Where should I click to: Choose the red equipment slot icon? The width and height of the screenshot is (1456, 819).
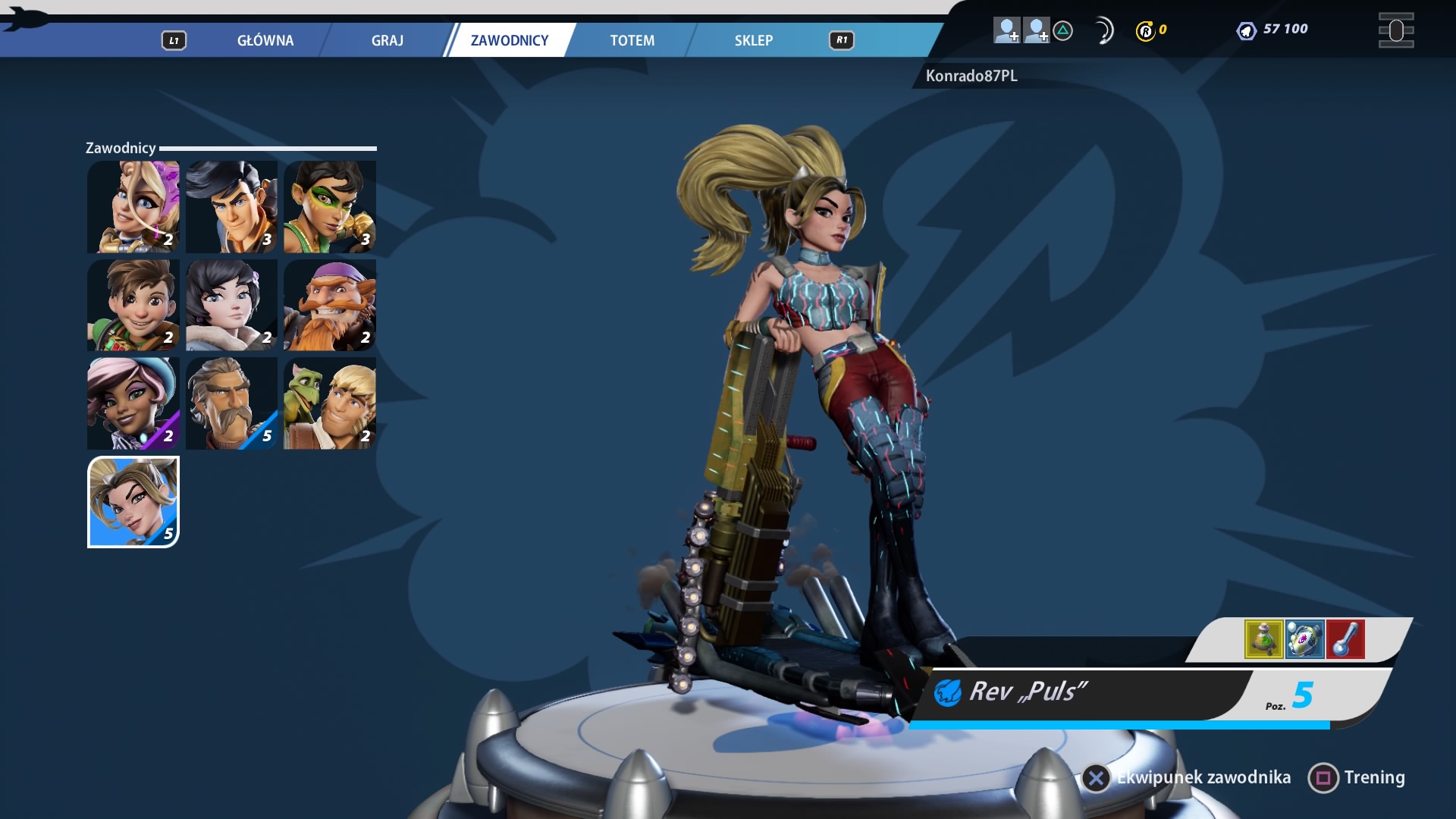tap(1345, 639)
